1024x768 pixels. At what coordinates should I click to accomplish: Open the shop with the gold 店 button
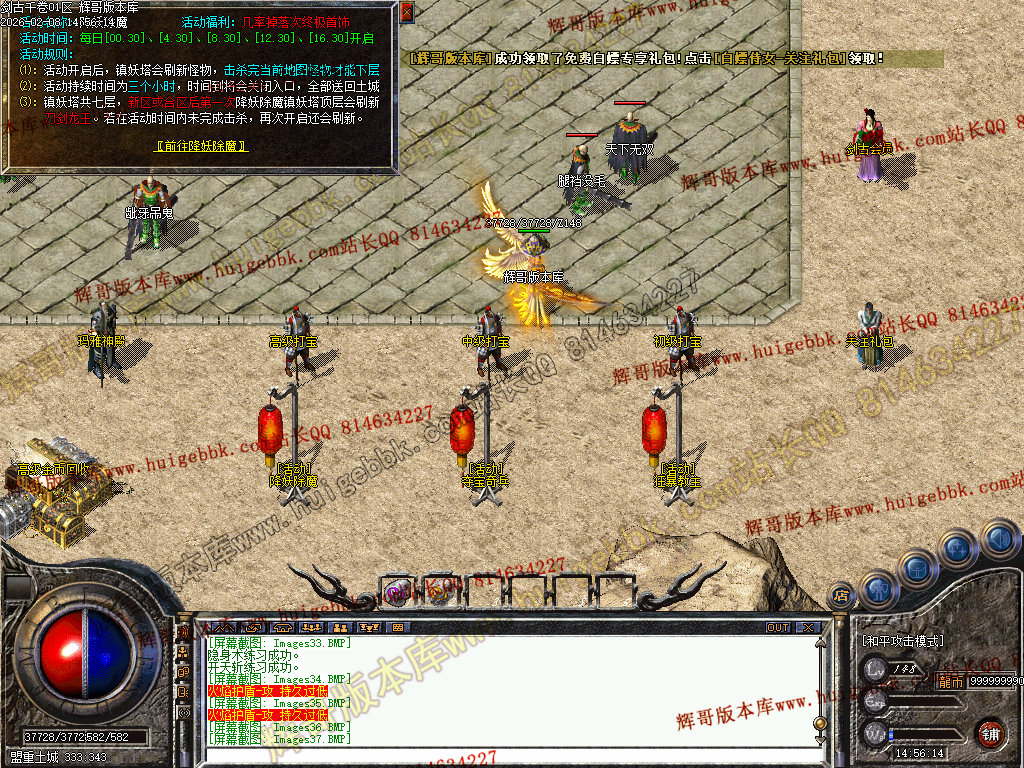click(841, 596)
